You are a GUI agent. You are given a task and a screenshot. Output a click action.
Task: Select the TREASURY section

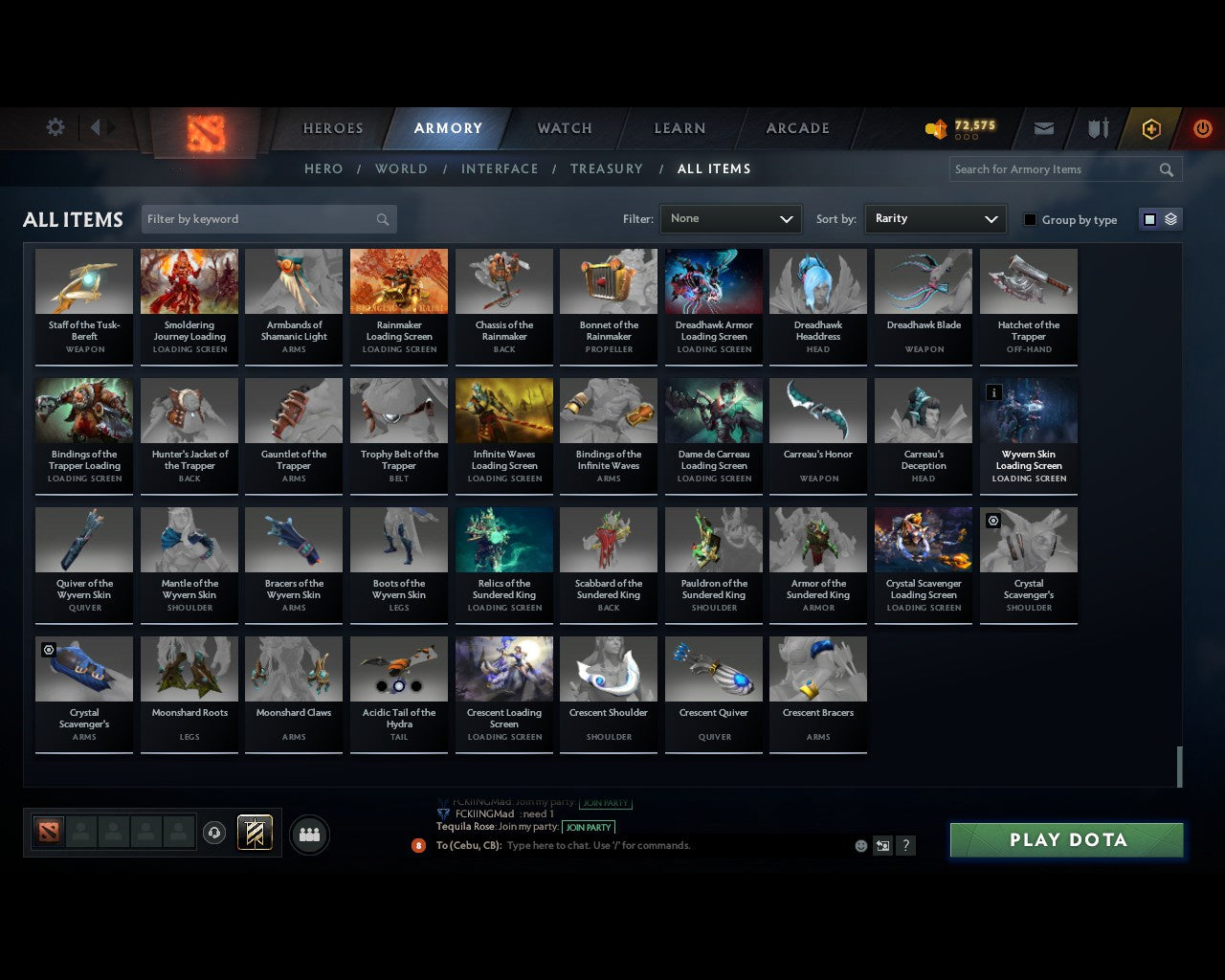606,168
